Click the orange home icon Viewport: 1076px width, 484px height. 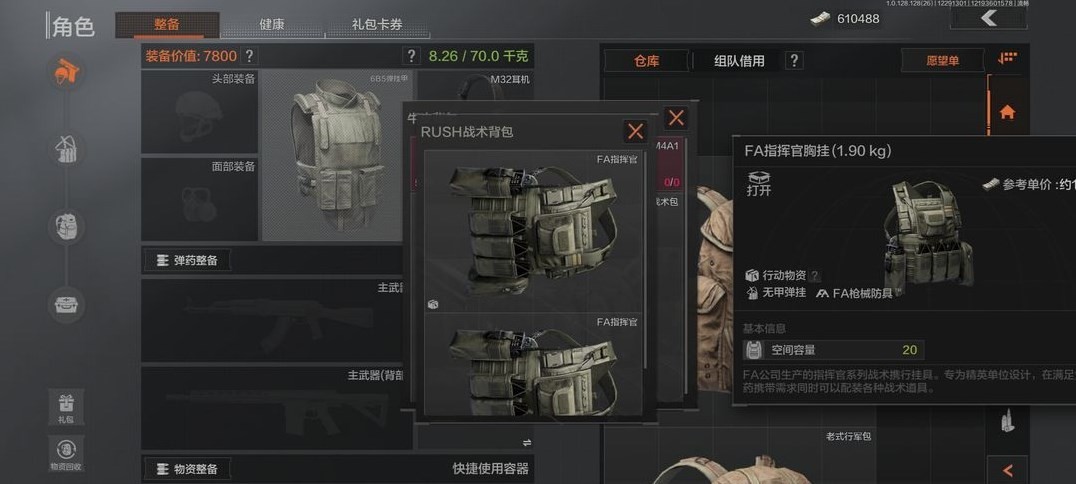pyautogui.click(x=1007, y=112)
